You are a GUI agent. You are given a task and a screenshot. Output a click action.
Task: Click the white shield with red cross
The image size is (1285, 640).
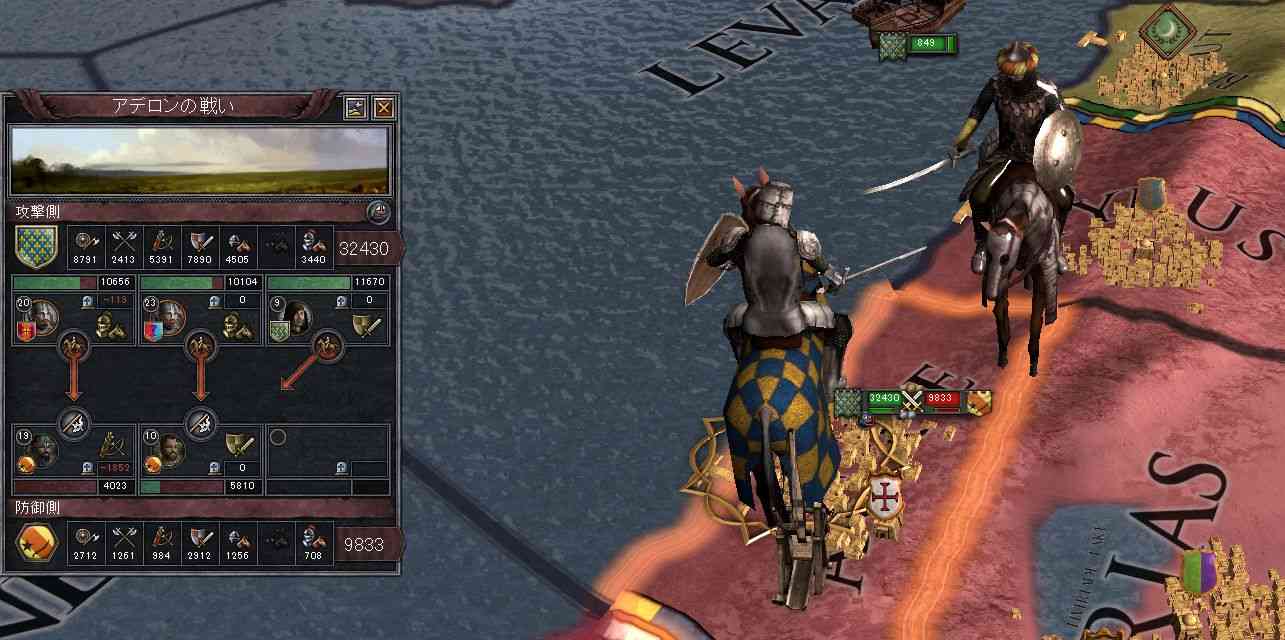tap(885, 496)
